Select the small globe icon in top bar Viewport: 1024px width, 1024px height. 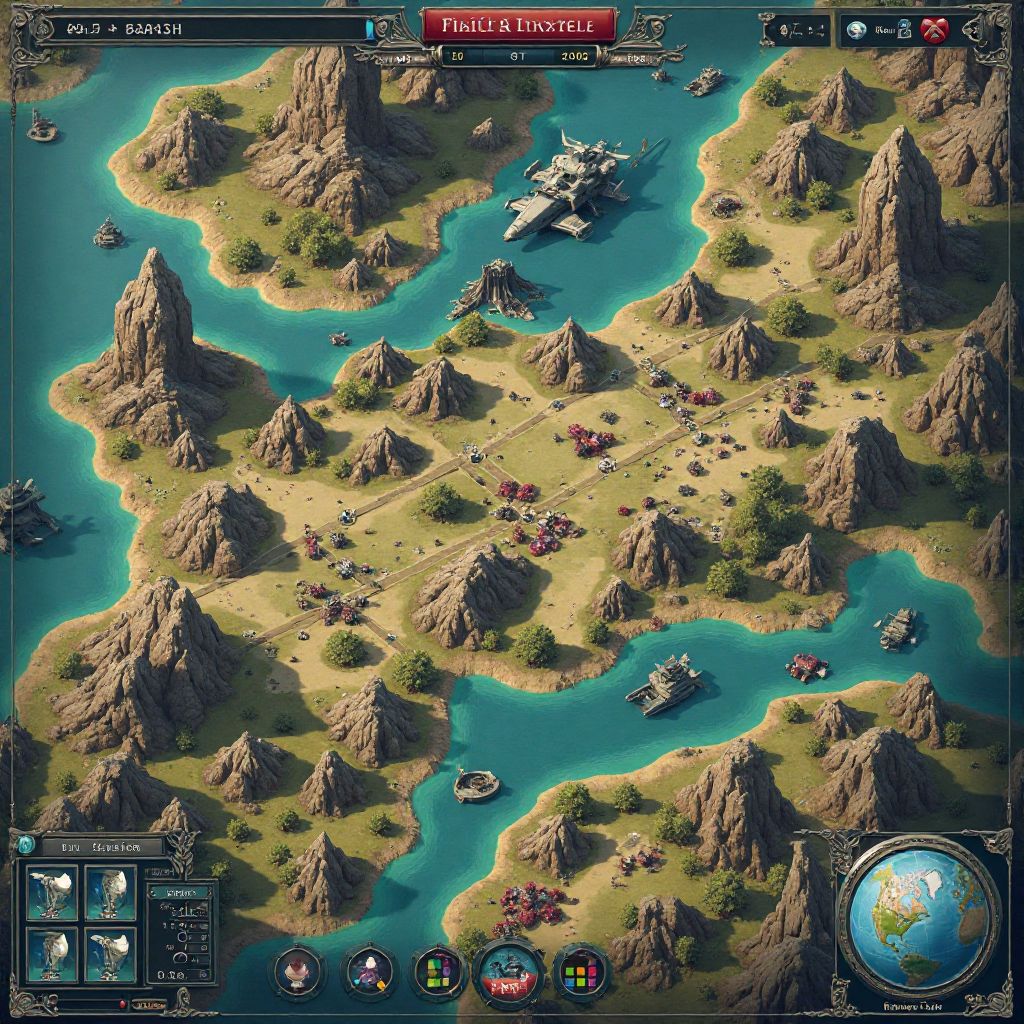point(856,30)
